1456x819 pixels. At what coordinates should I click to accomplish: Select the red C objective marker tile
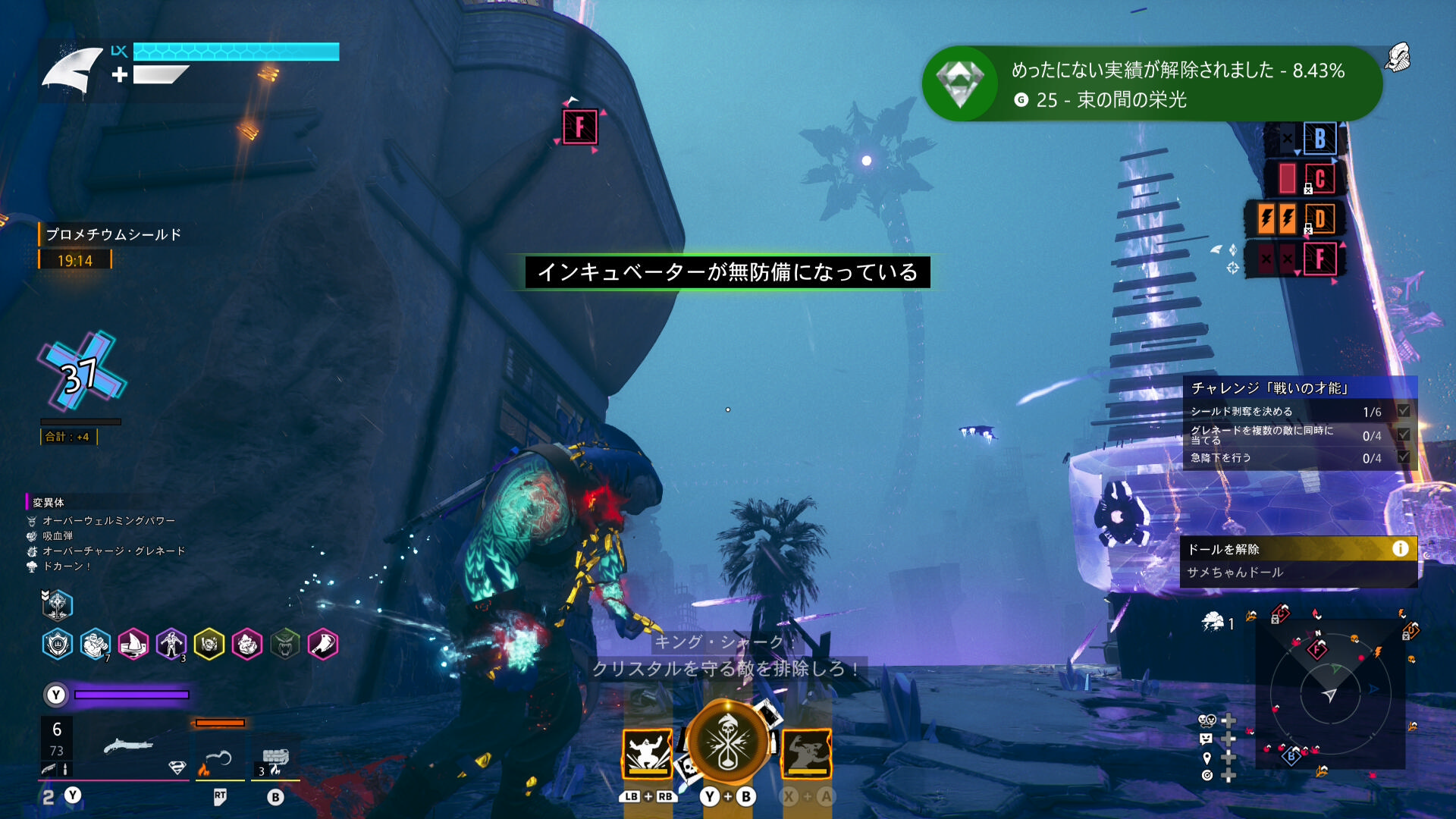(x=1319, y=179)
